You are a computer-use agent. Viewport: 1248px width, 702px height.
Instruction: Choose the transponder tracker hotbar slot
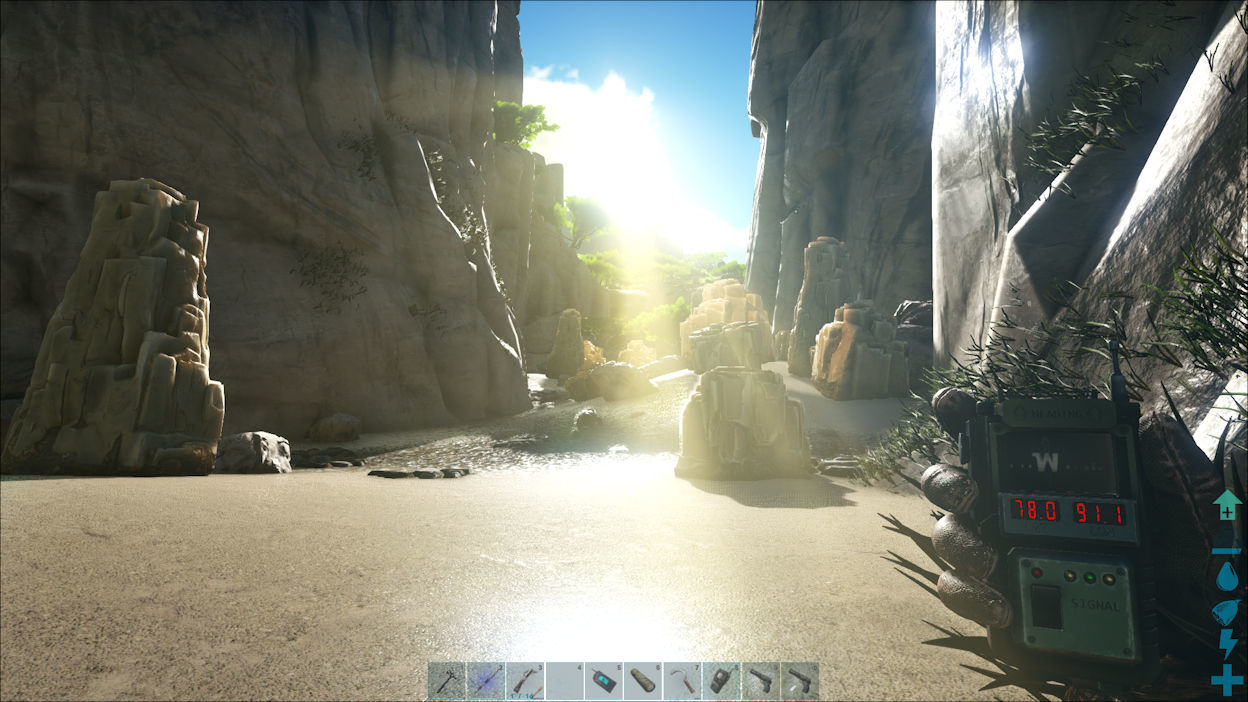click(x=720, y=681)
